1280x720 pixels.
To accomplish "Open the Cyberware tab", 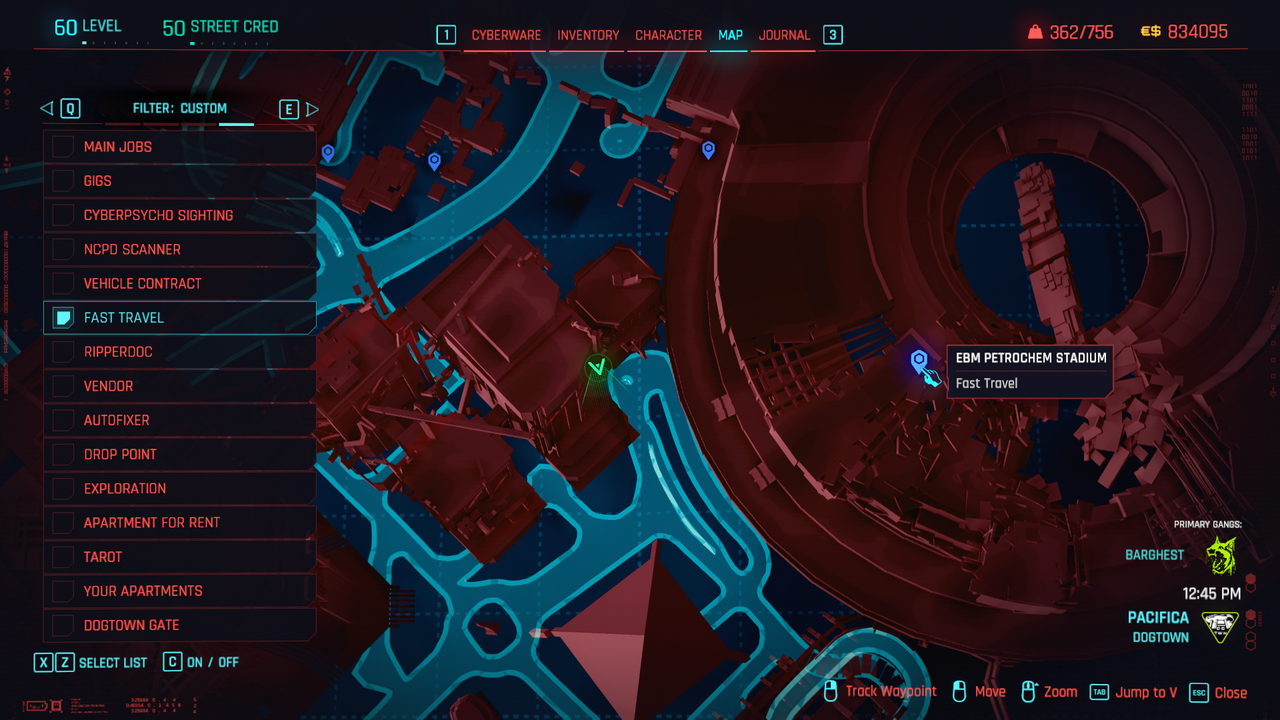I will [x=506, y=35].
